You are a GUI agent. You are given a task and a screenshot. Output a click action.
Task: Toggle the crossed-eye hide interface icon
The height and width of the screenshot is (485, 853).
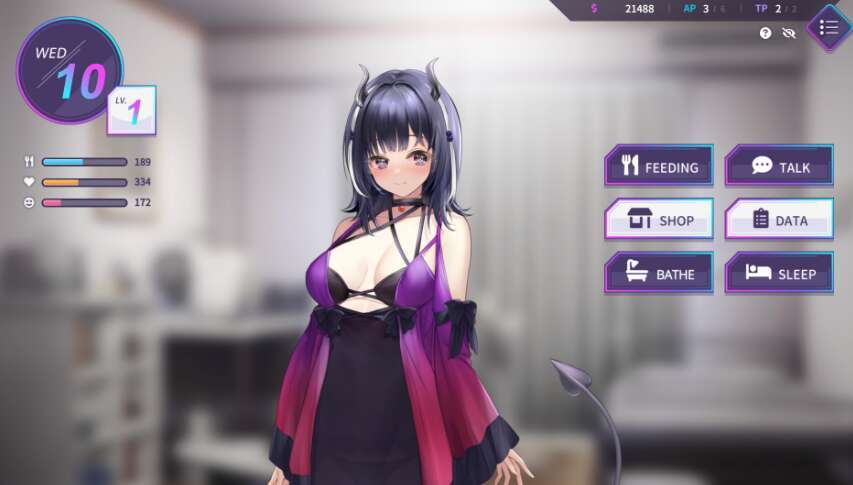789,33
